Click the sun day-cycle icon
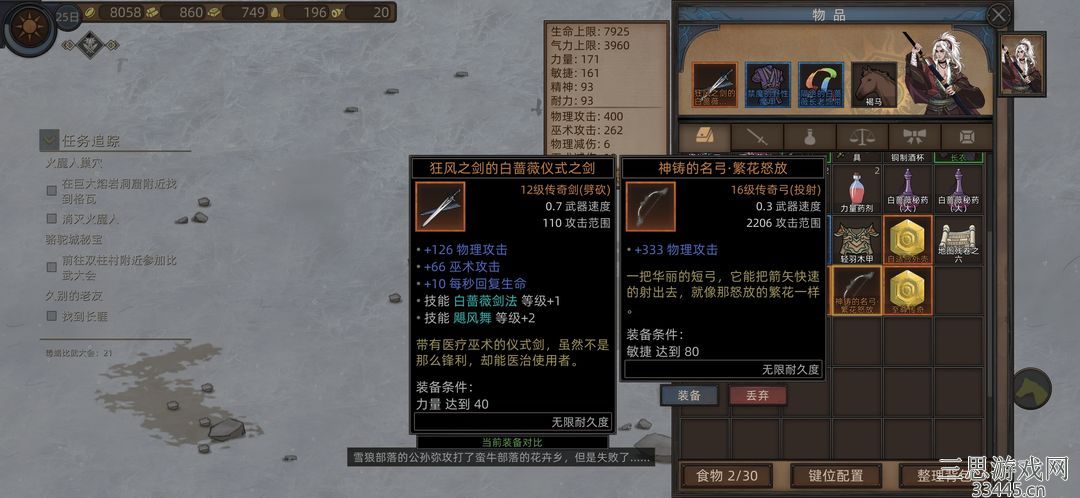 (27, 24)
